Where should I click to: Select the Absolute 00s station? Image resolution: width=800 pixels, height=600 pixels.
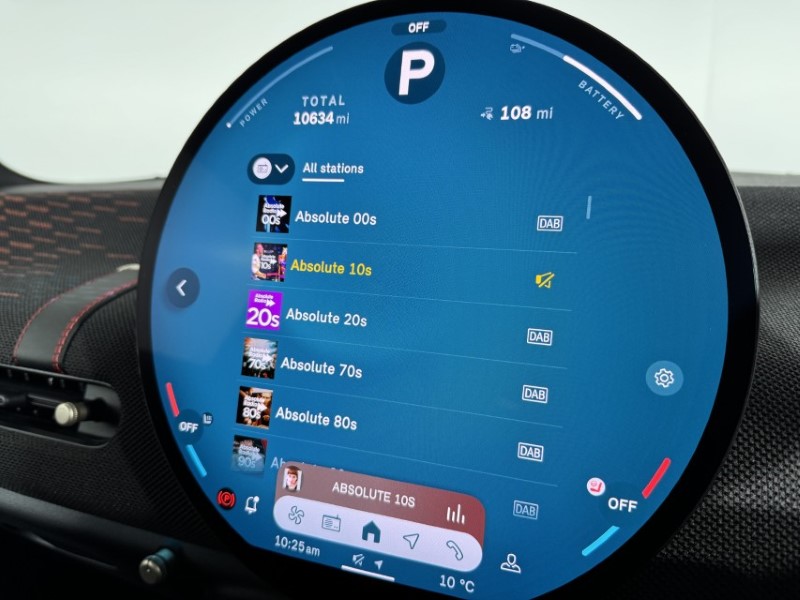pyautogui.click(x=335, y=217)
